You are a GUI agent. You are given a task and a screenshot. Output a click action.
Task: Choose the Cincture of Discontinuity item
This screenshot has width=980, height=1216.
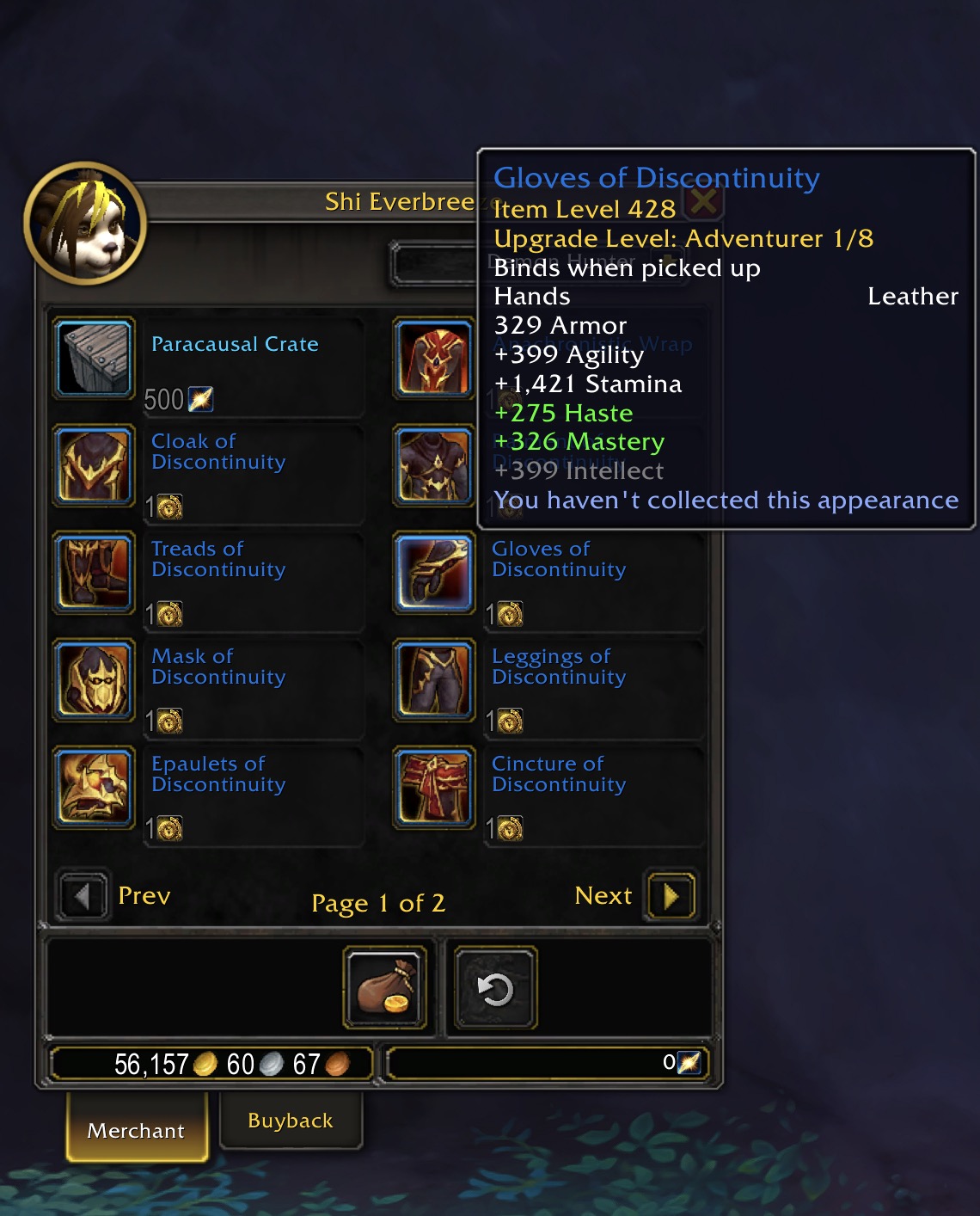pyautogui.click(x=435, y=788)
